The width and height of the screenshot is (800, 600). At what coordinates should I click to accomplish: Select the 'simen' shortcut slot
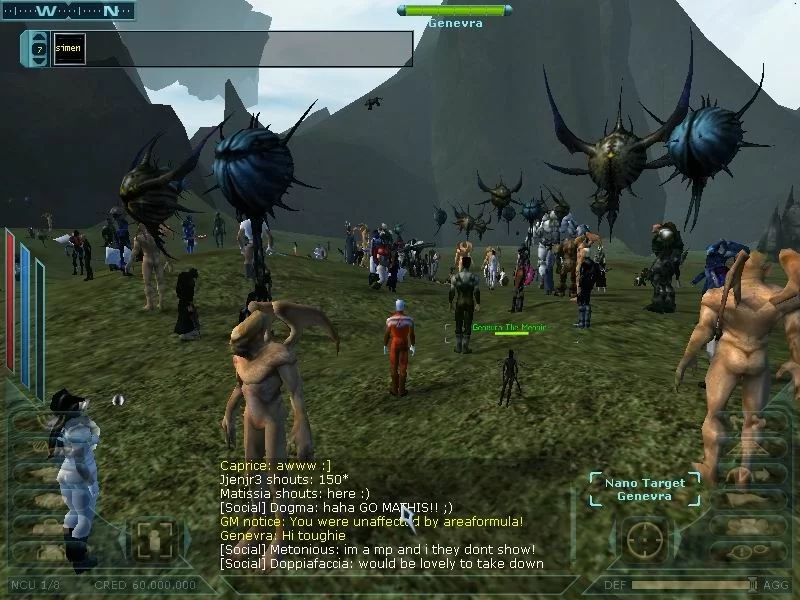[68, 48]
